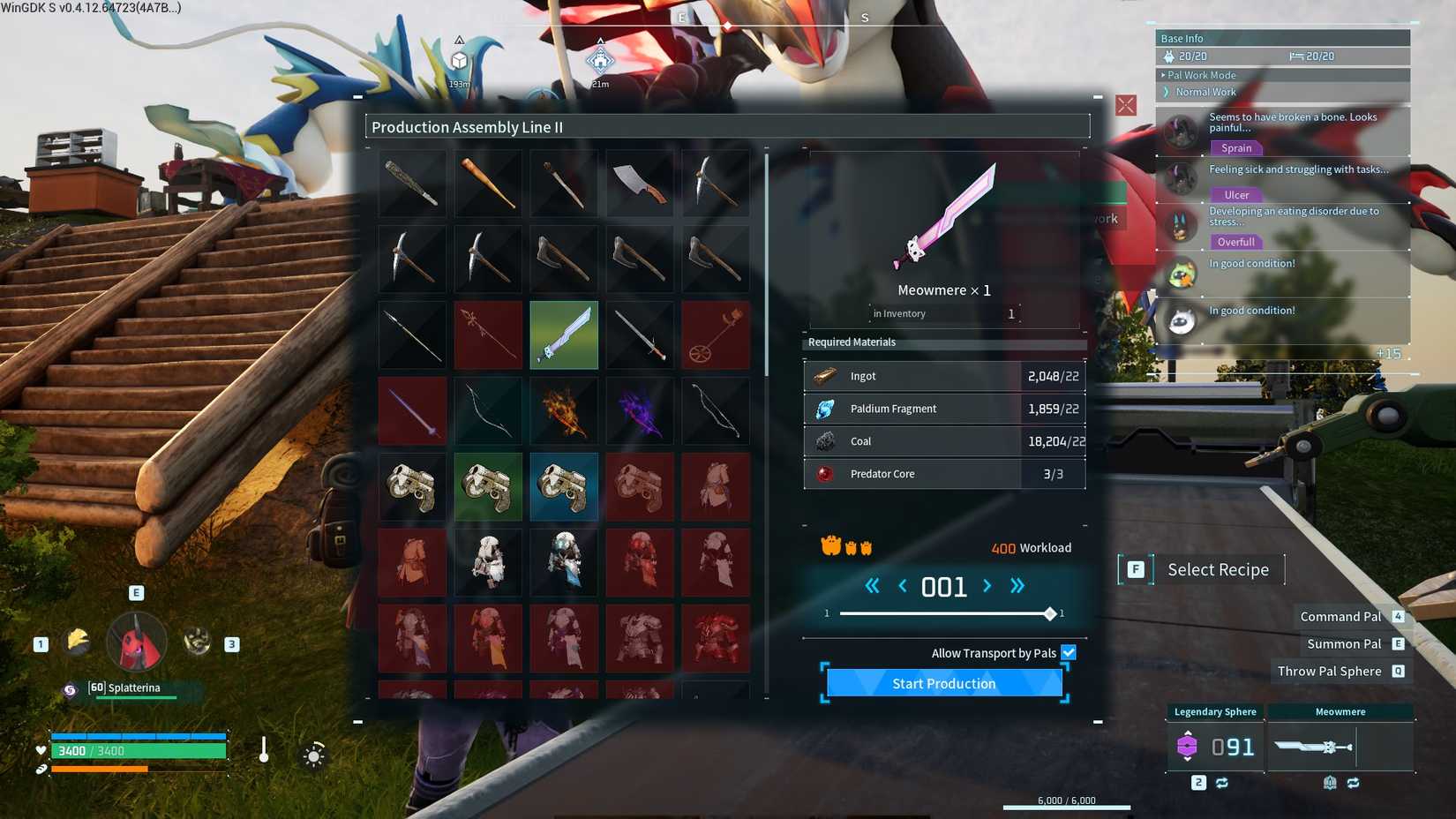Uncheck Allow Transport by Pals
Viewport: 1456px width, 819px height.
1068,652
